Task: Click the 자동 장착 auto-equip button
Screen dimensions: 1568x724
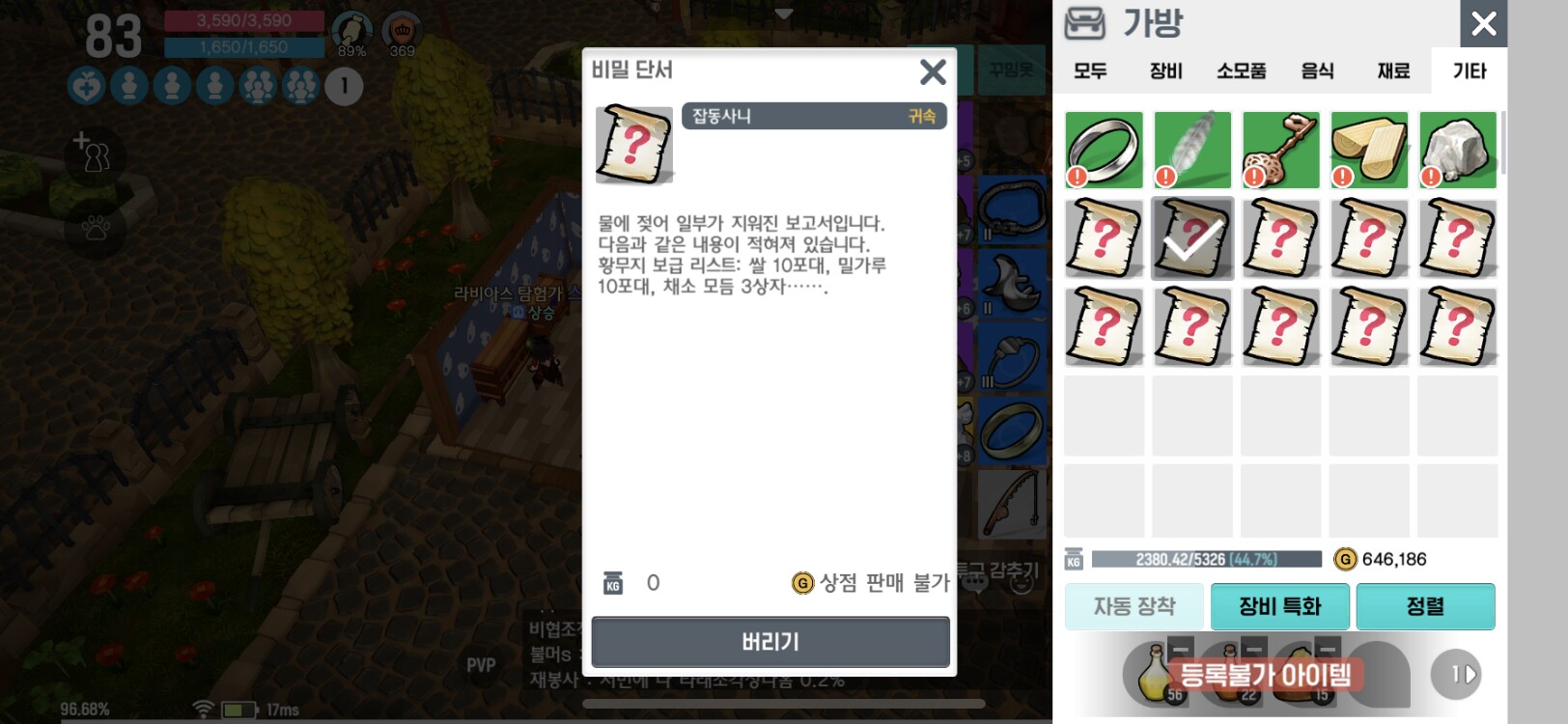Action: pyautogui.click(x=1134, y=606)
